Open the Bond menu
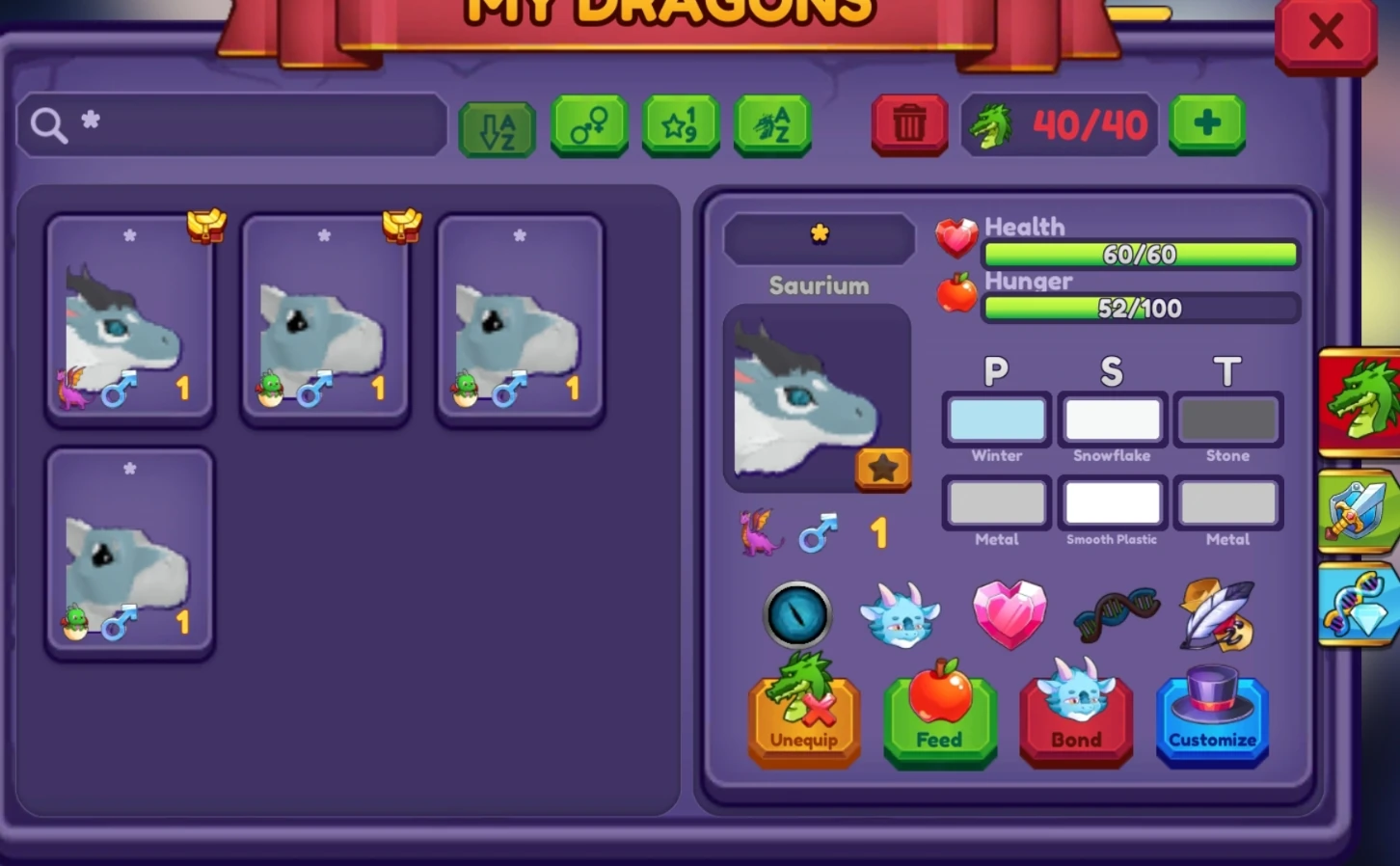The height and width of the screenshot is (866, 1400). tap(1076, 718)
